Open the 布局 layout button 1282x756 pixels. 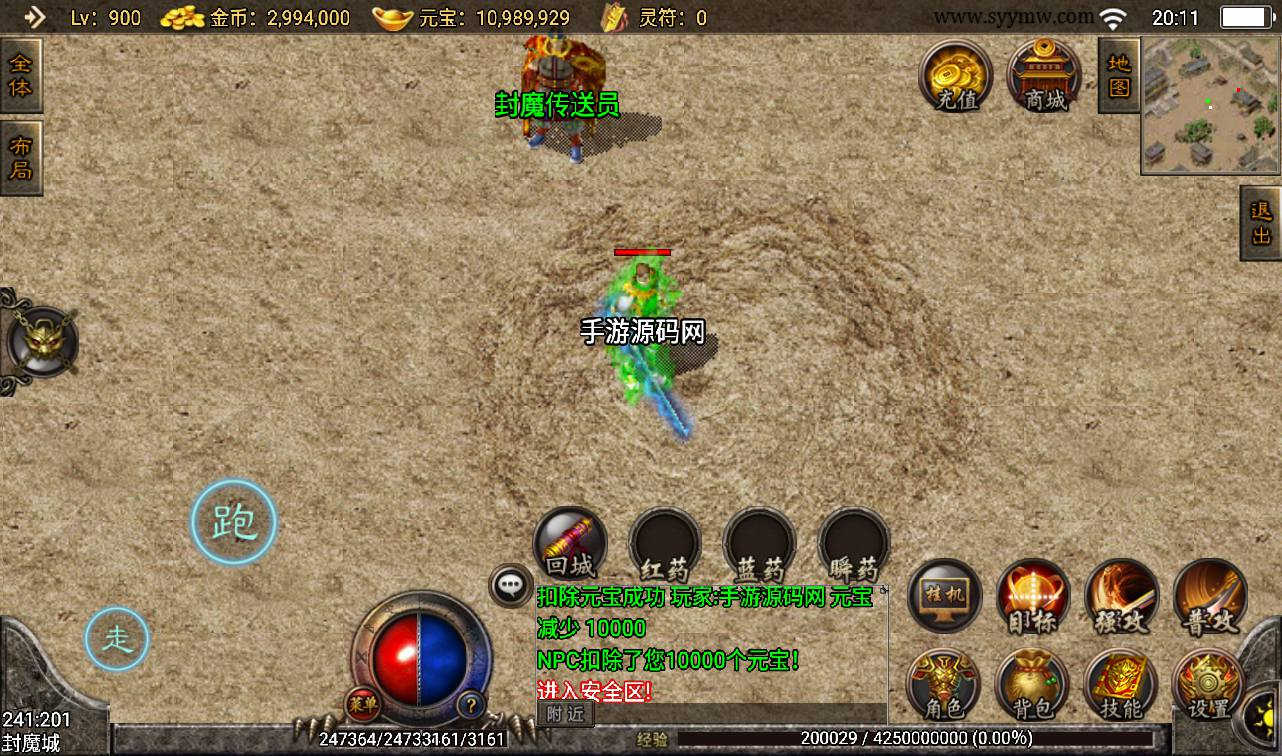(20, 158)
